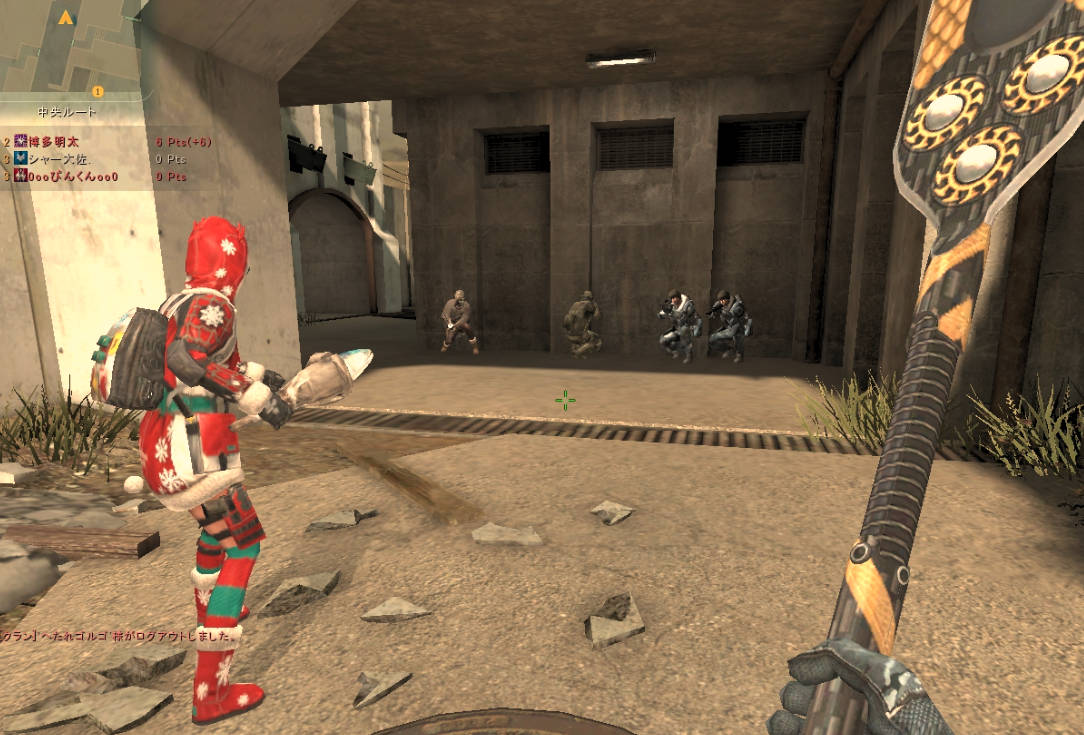Select the orange player arrow on the minimap
The width and height of the screenshot is (1084, 735).
(x=66, y=17)
